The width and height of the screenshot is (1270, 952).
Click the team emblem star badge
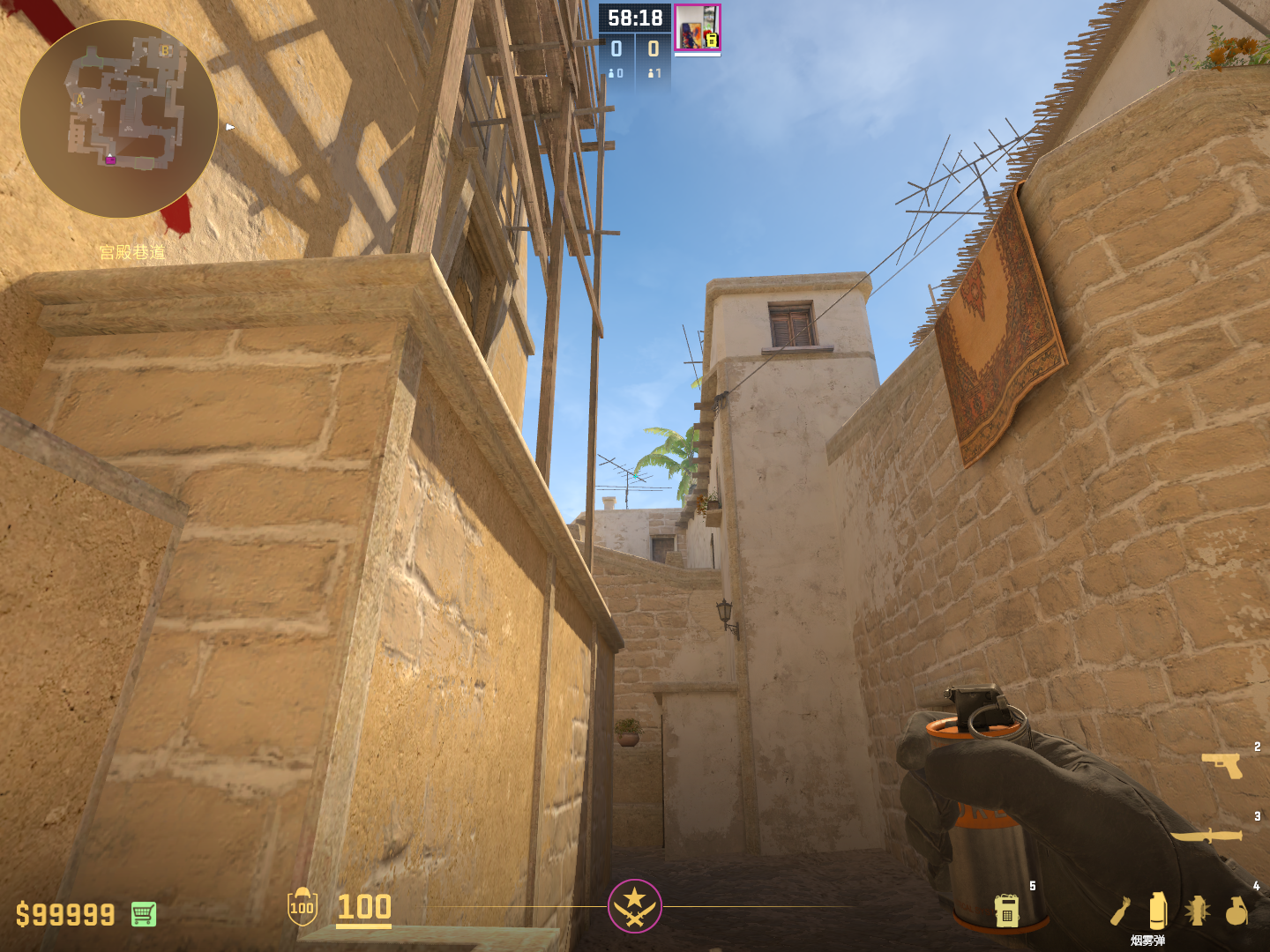[634, 905]
